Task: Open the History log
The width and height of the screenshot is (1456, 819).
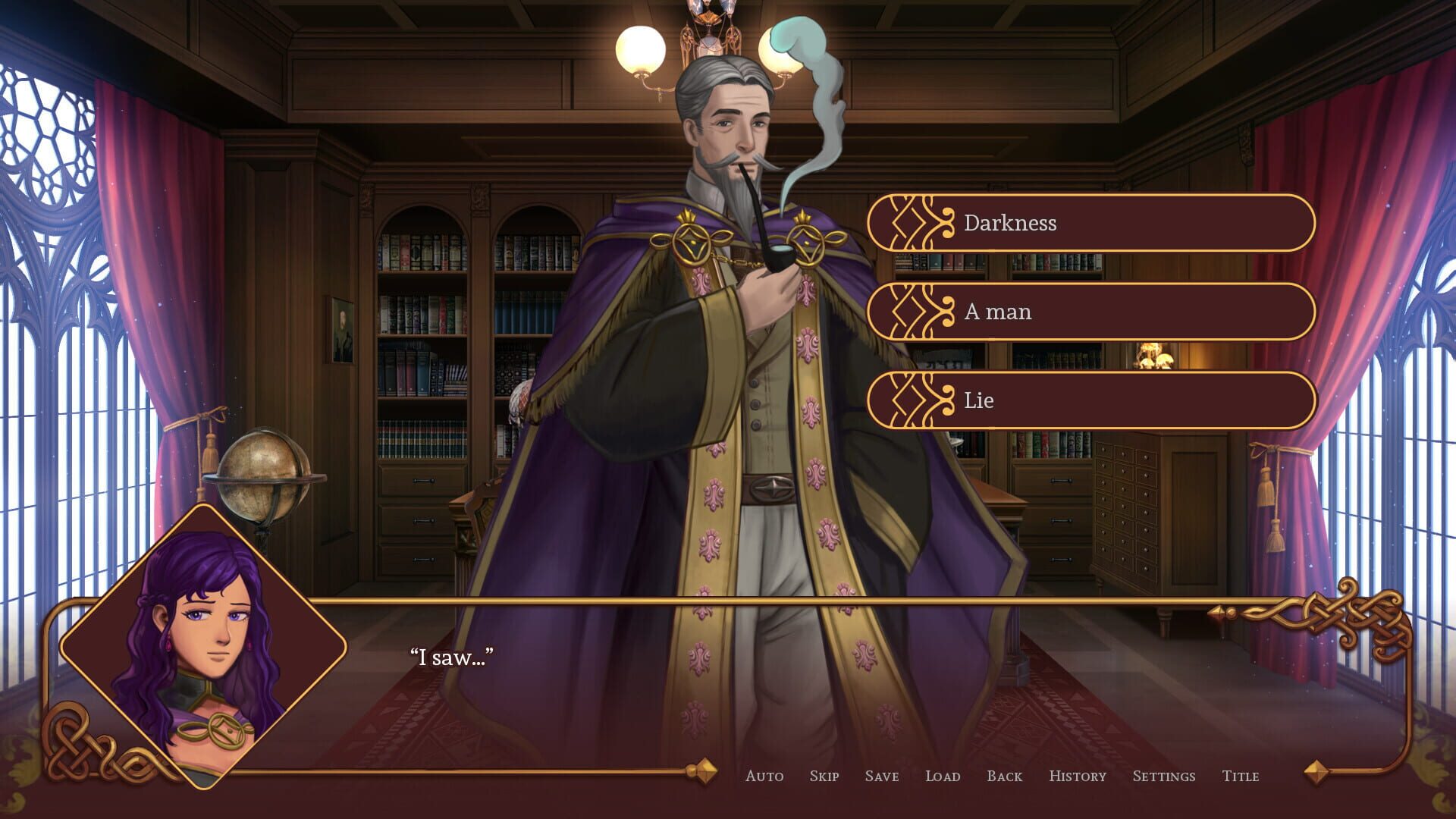Action: tap(1078, 777)
